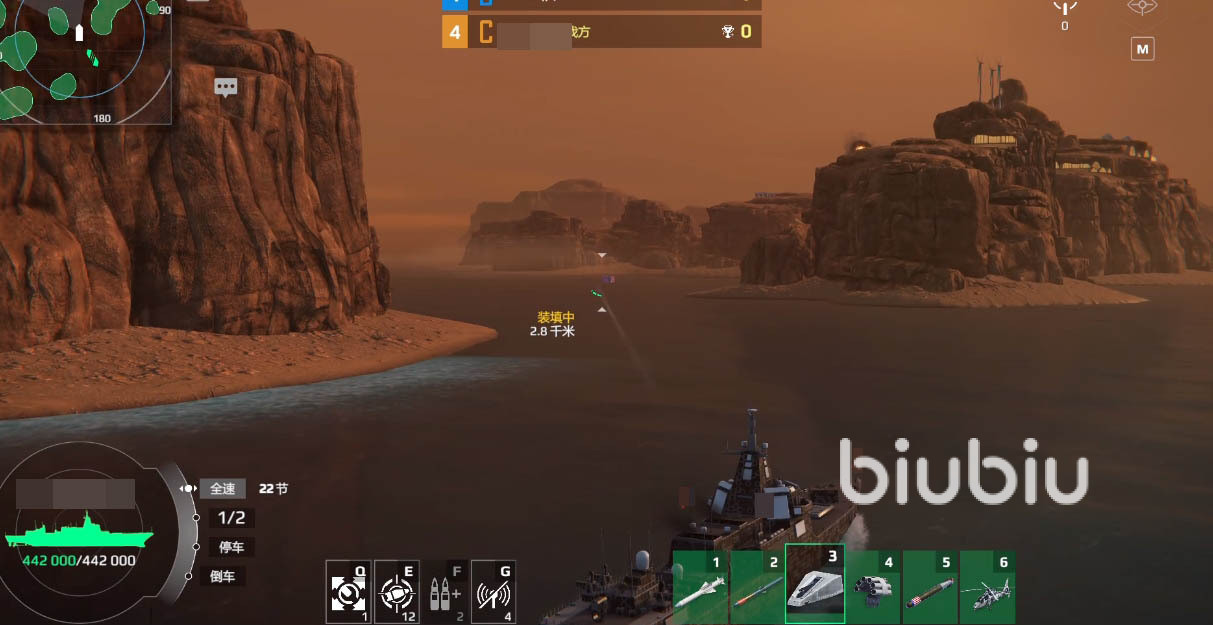Choose the torpedo weapon in slot 2

[x=757, y=586]
